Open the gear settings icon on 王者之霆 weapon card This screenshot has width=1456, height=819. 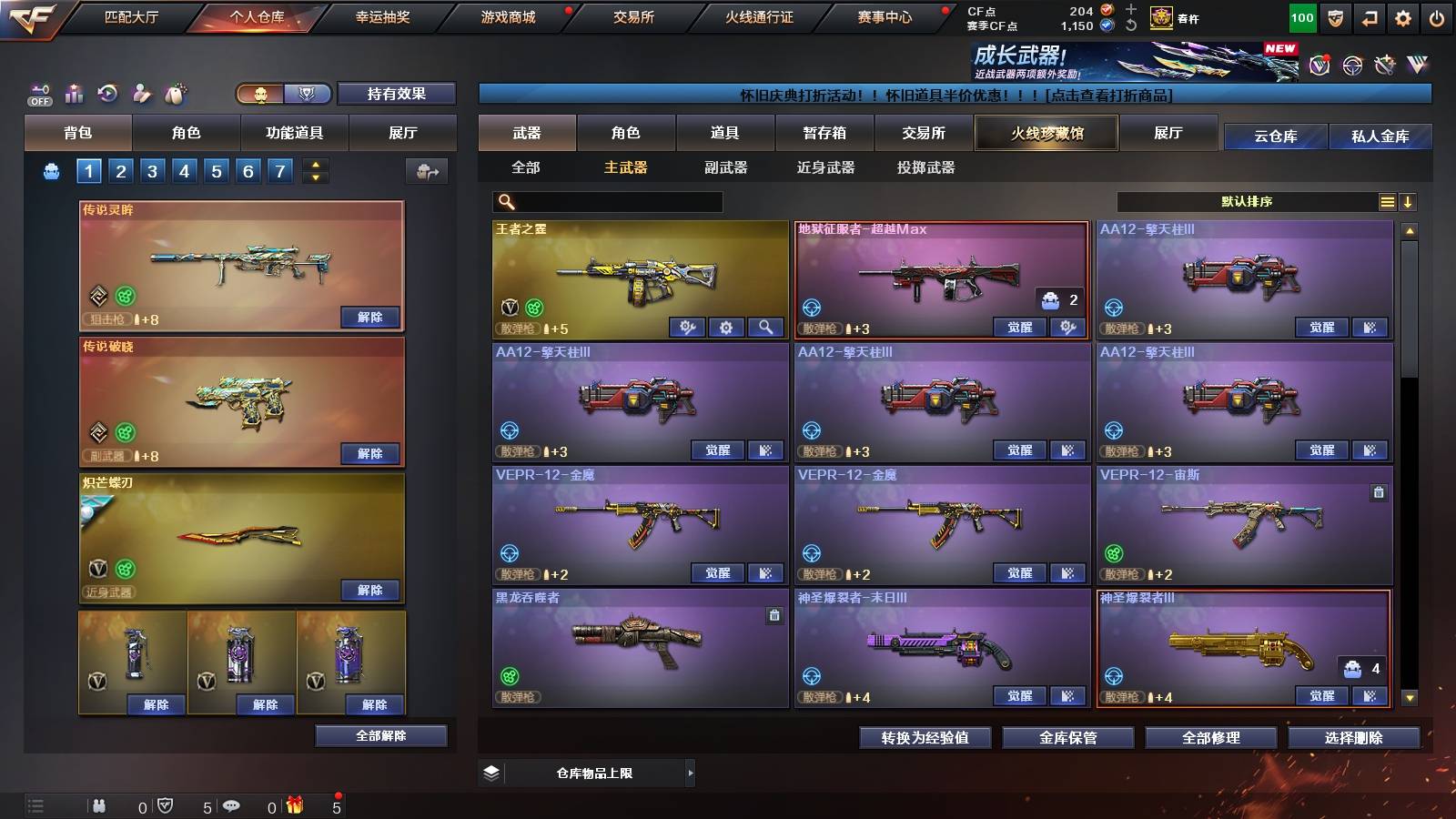[x=726, y=328]
